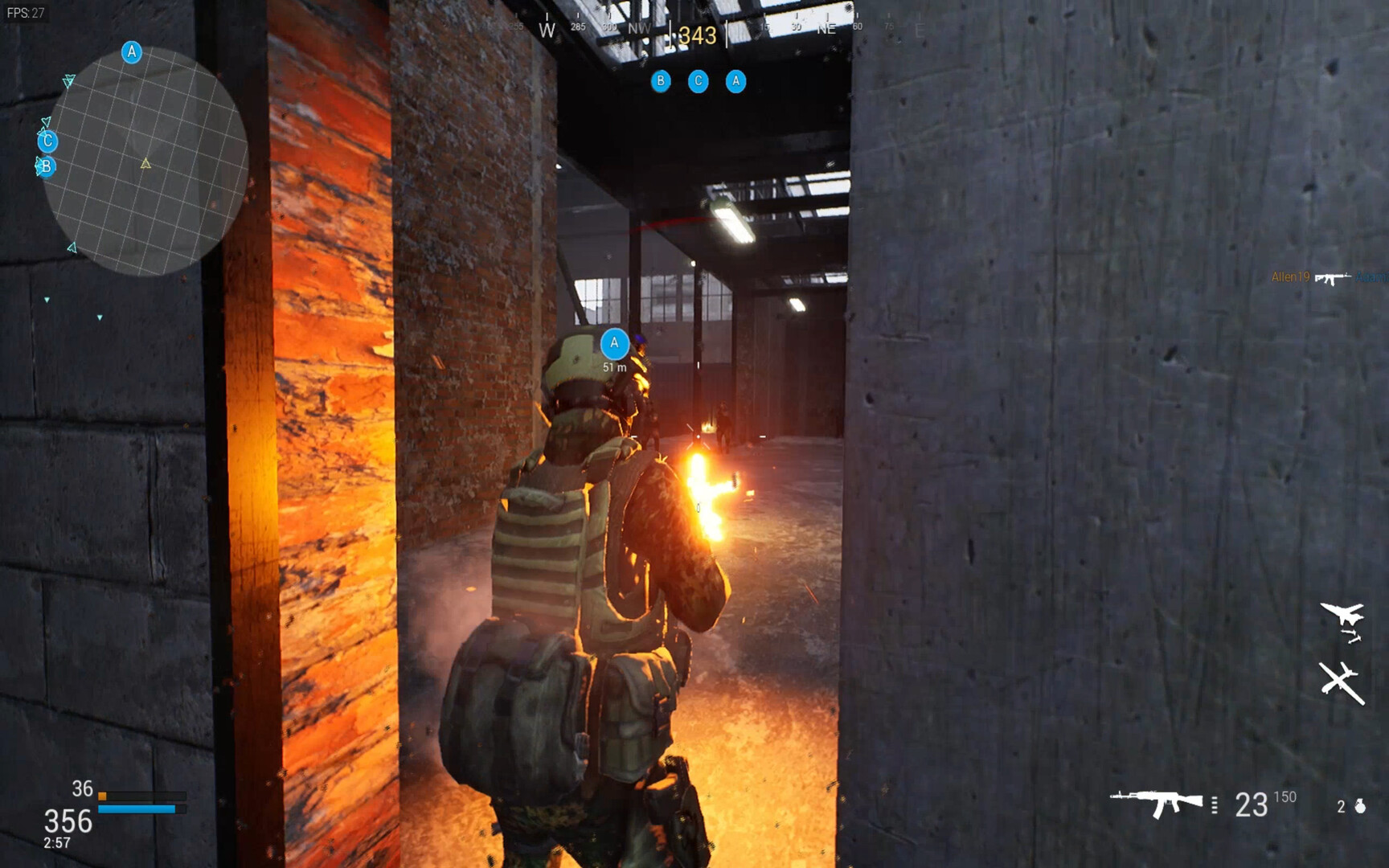Click the circular minimap

(145, 161)
